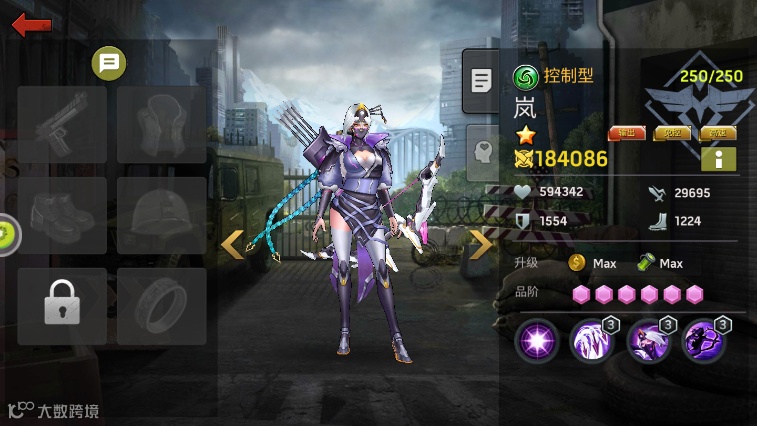This screenshot has width=757, height=426.
Task: Select the ring accessory slot
Action: pyautogui.click(x=161, y=306)
